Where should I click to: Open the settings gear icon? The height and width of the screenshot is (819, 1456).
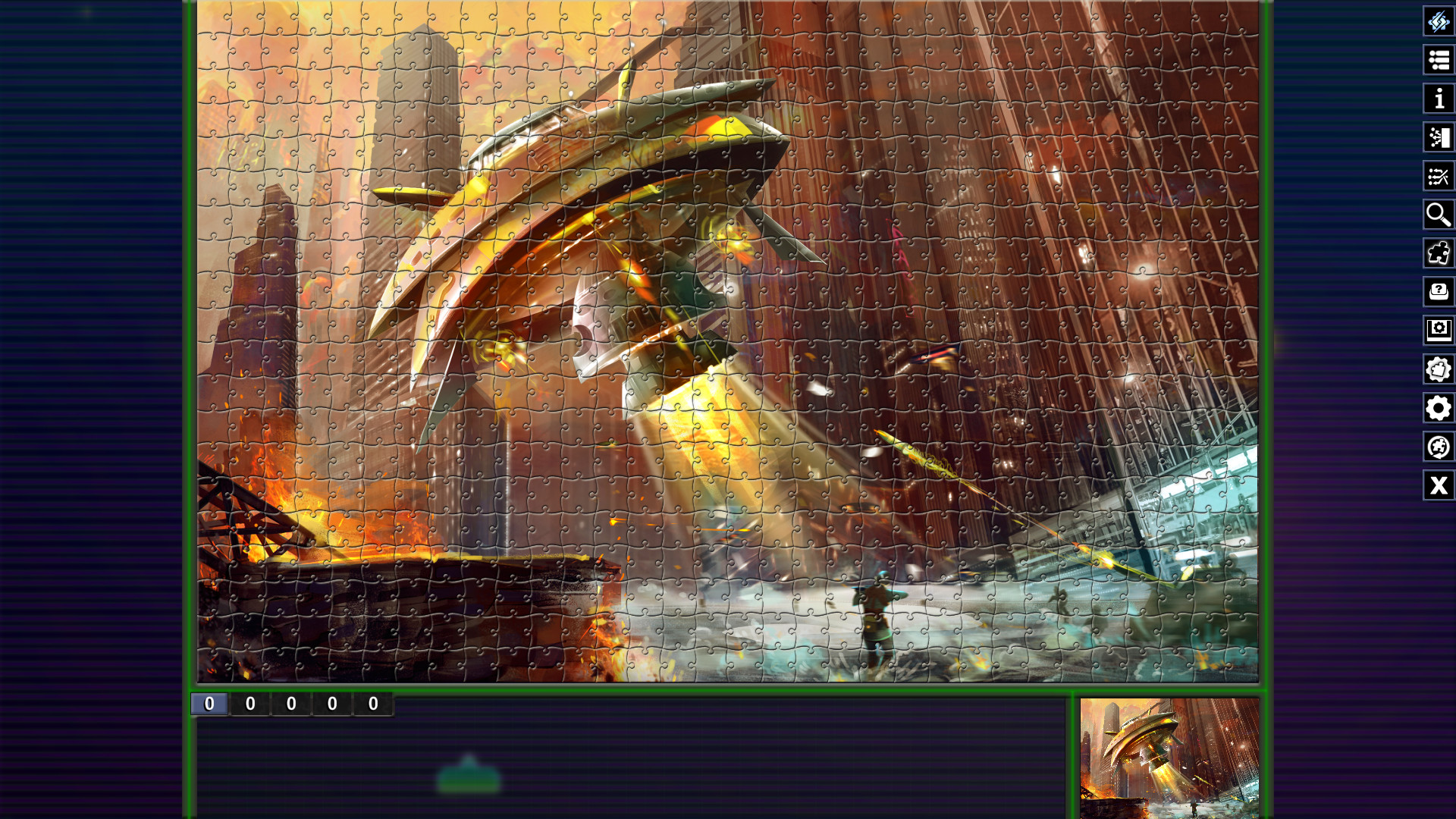1439,408
